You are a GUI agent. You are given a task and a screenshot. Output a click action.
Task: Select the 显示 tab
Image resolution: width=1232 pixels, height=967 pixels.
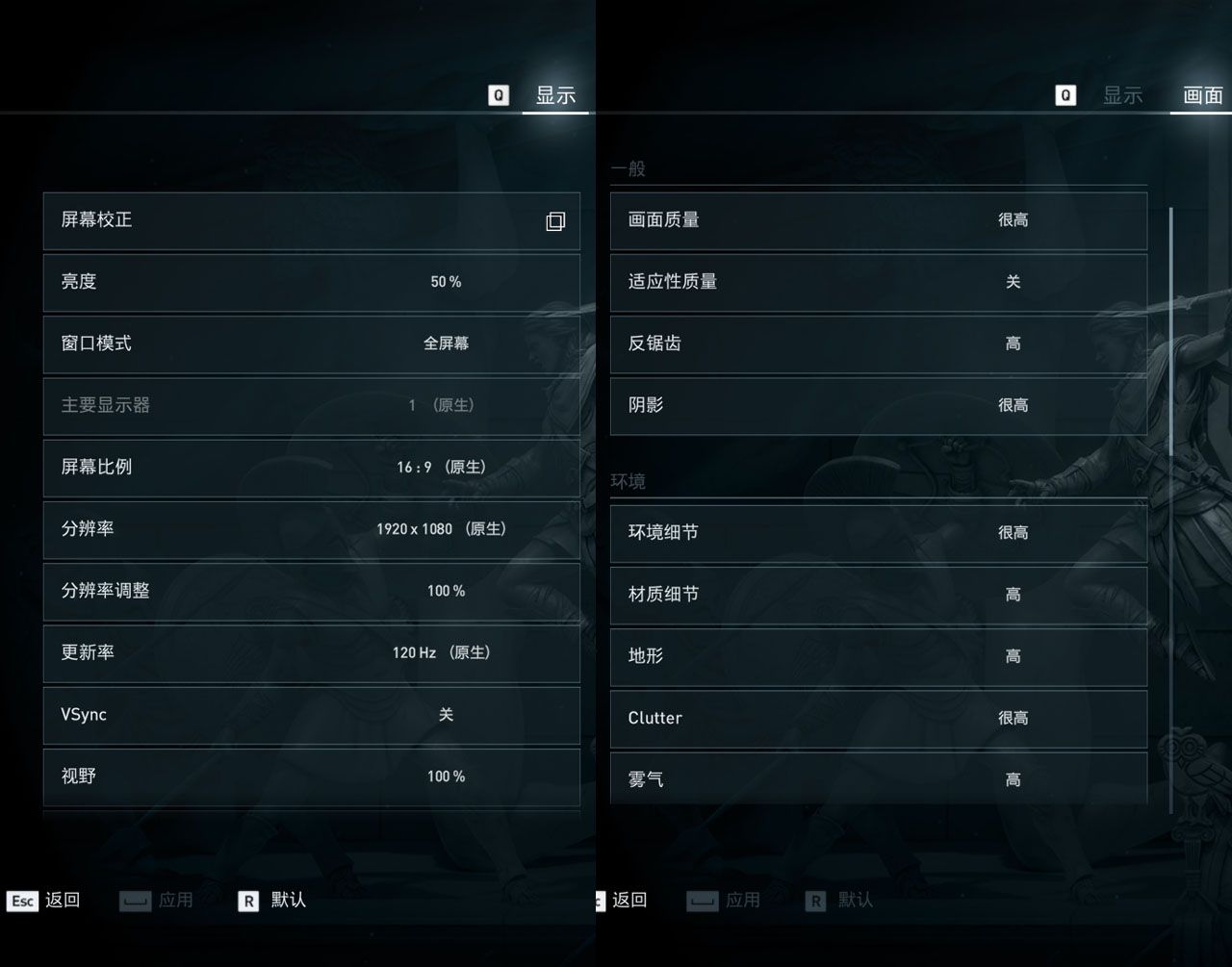click(x=555, y=95)
